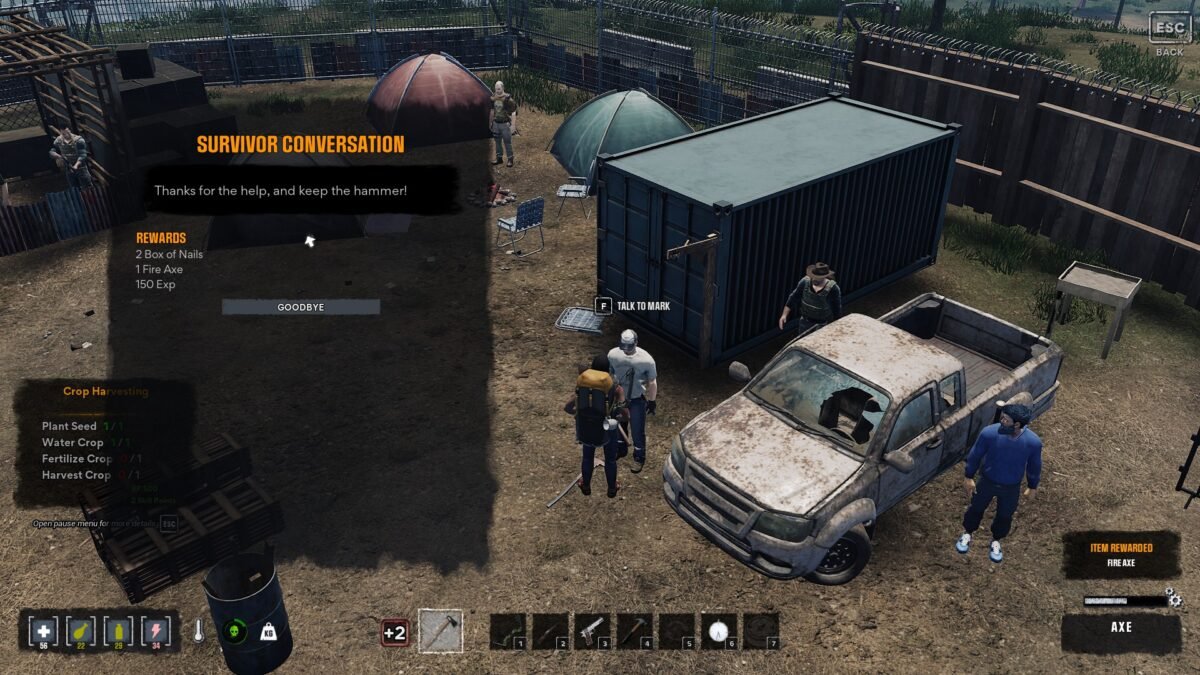Pick the bow in hotbar slot 1
Image resolution: width=1200 pixels, height=675 pixels.
pyautogui.click(x=509, y=631)
